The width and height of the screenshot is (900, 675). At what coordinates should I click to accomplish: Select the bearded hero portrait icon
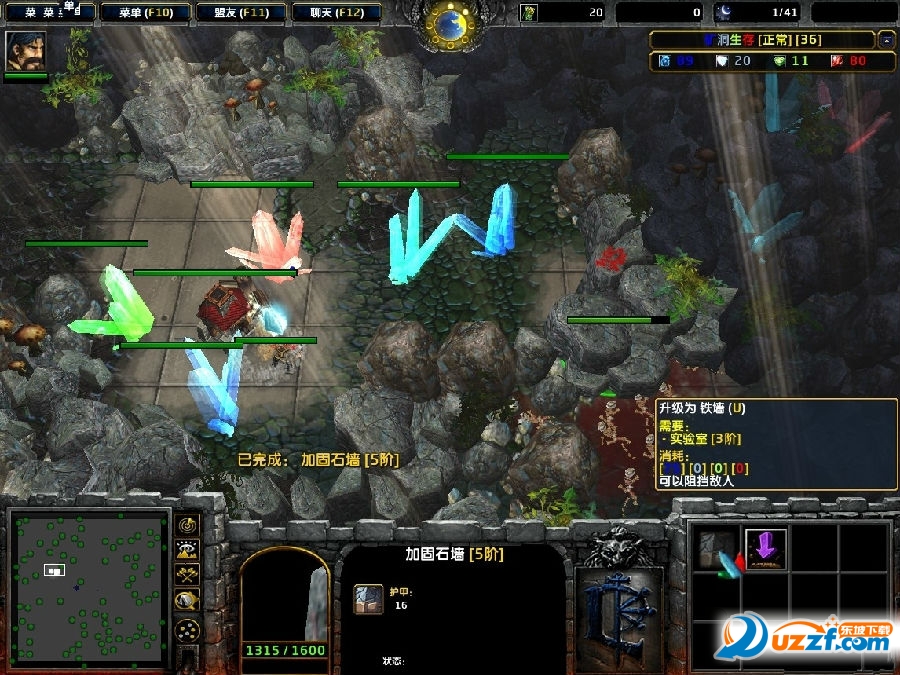pyautogui.click(x=25, y=51)
